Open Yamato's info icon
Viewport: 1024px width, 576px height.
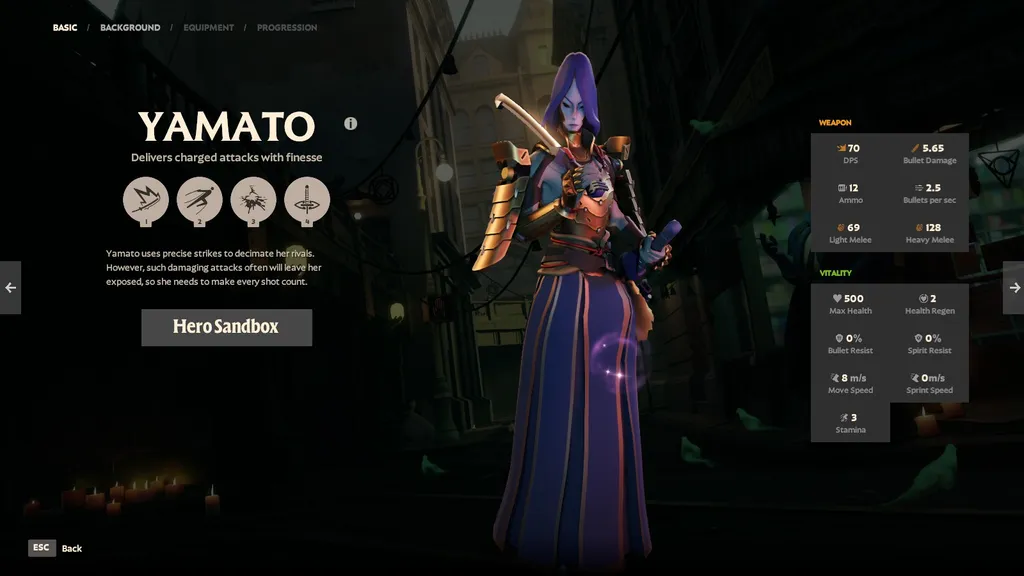pyautogui.click(x=351, y=124)
